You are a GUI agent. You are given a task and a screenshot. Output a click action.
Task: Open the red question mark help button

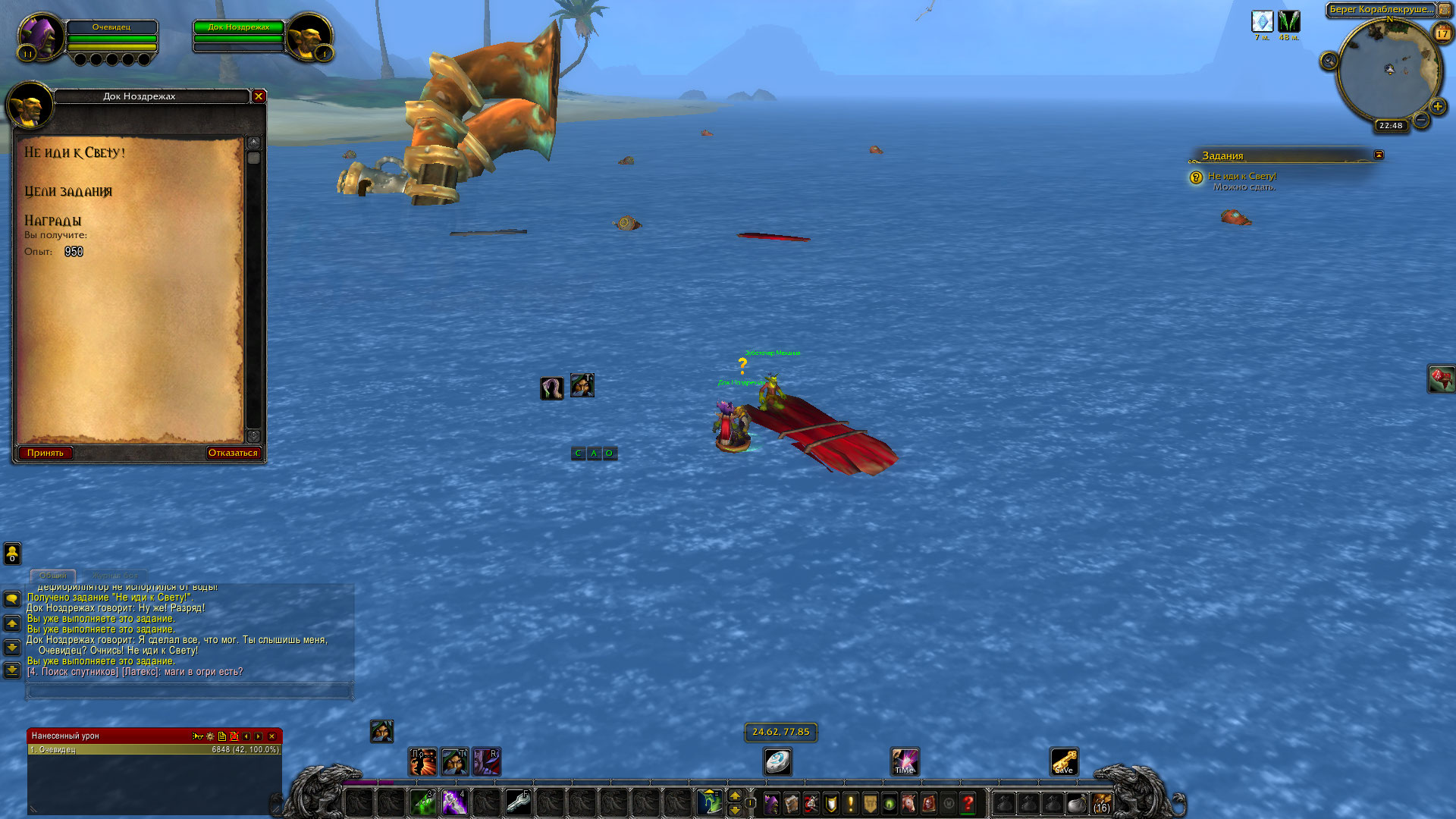(x=968, y=803)
